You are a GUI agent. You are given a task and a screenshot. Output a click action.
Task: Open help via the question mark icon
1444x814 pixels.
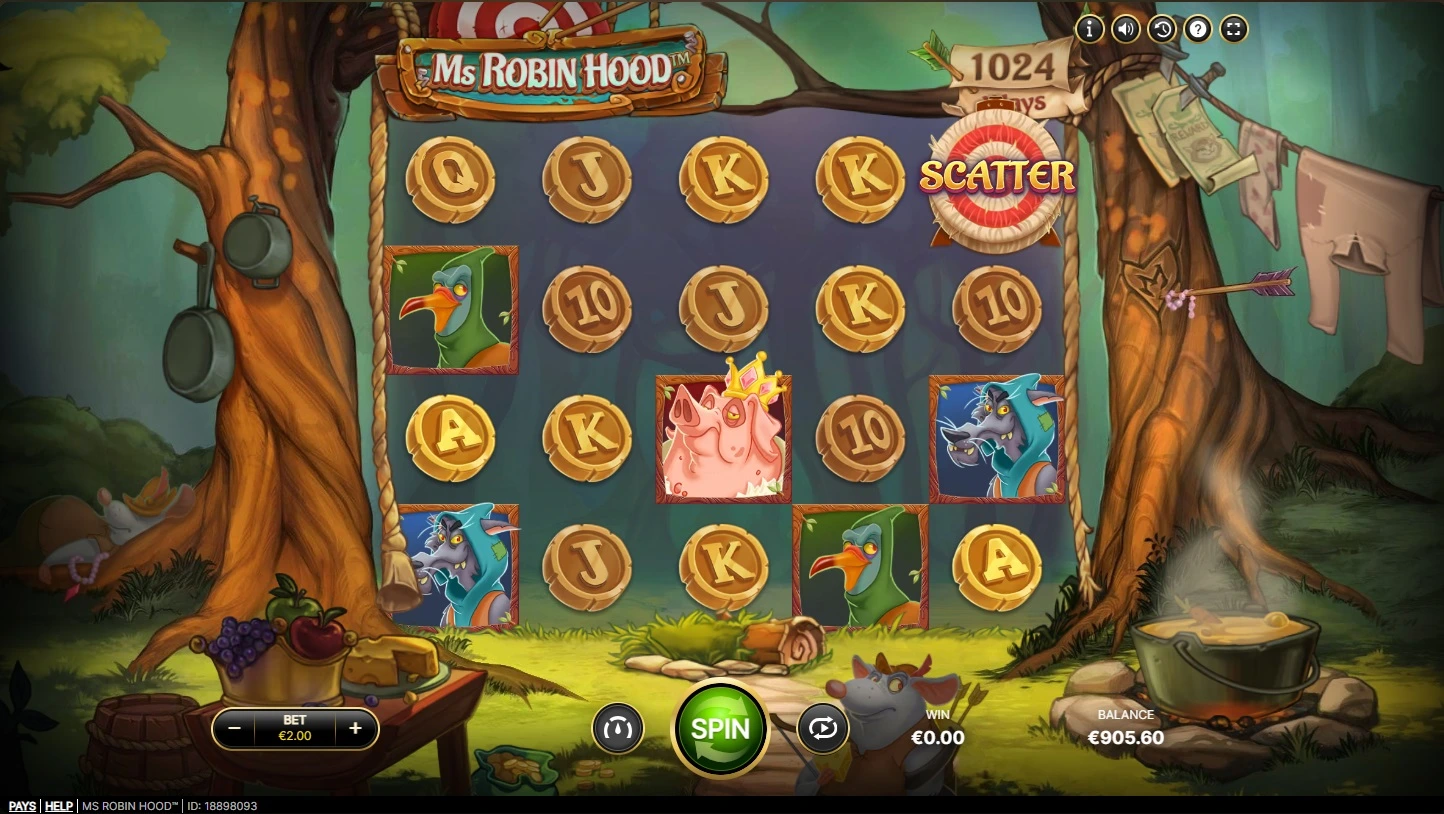1197,29
